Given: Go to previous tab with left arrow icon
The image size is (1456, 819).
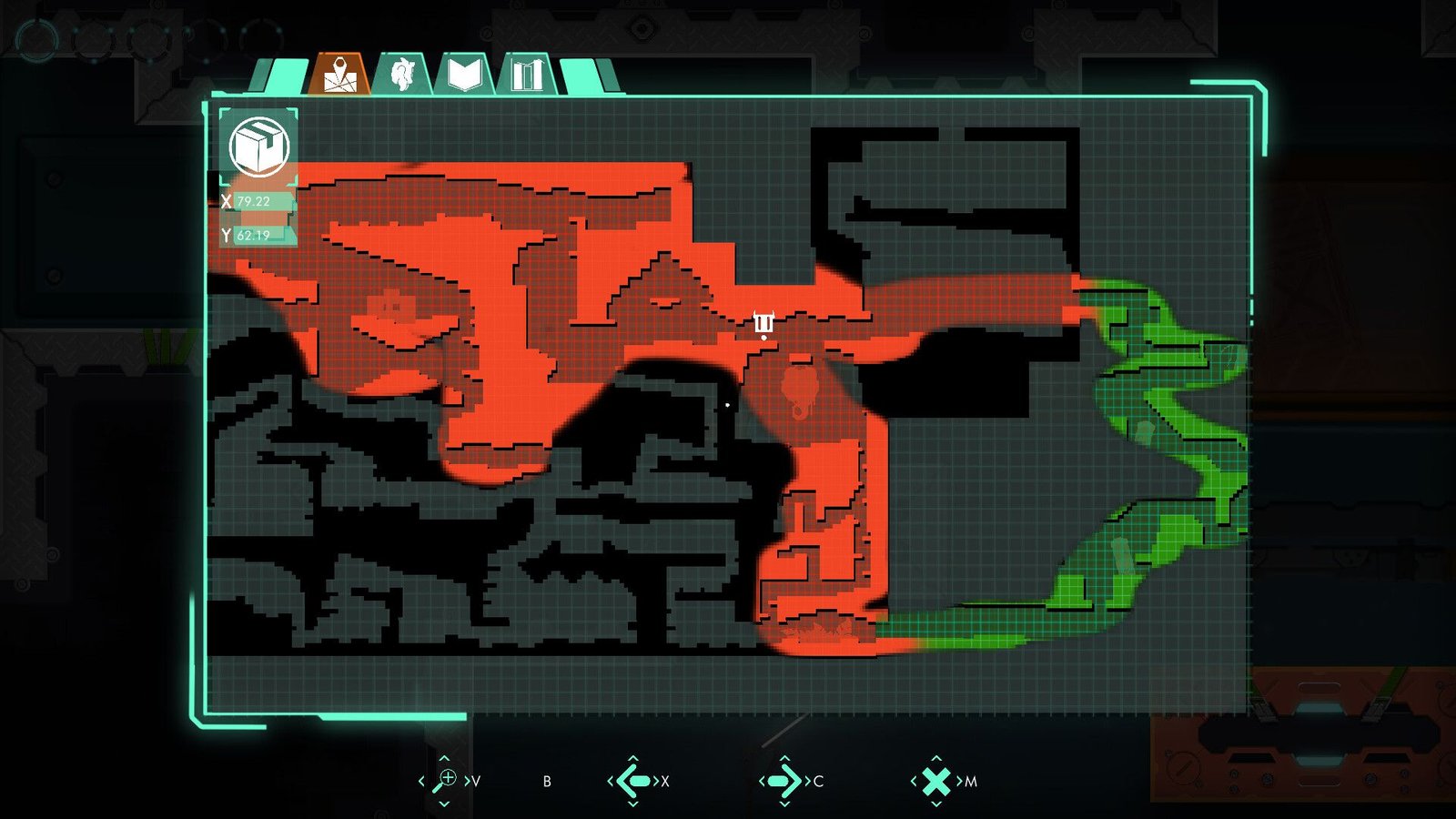Looking at the screenshot, I should [x=633, y=781].
